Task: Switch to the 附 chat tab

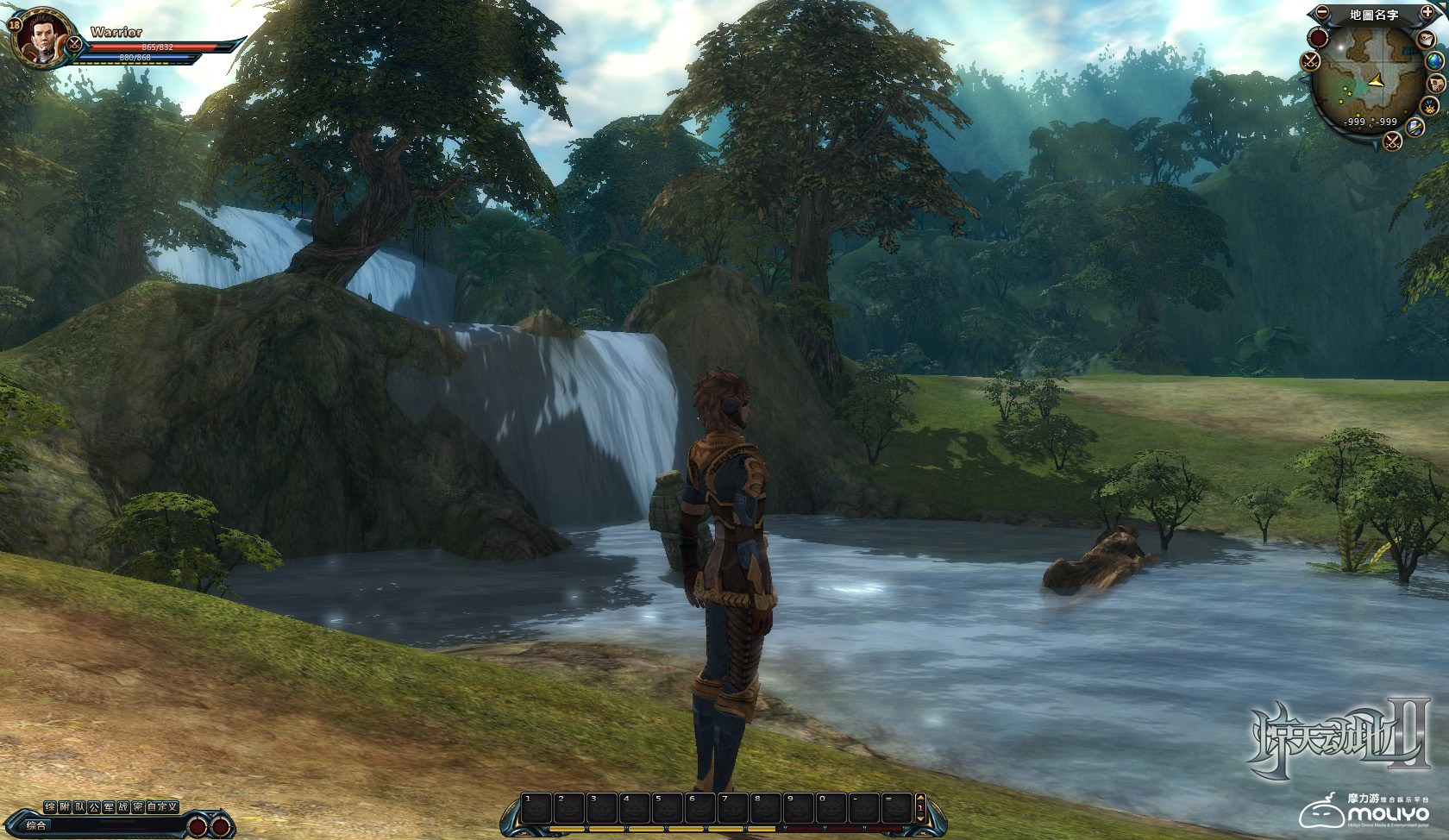Action: 65,807
